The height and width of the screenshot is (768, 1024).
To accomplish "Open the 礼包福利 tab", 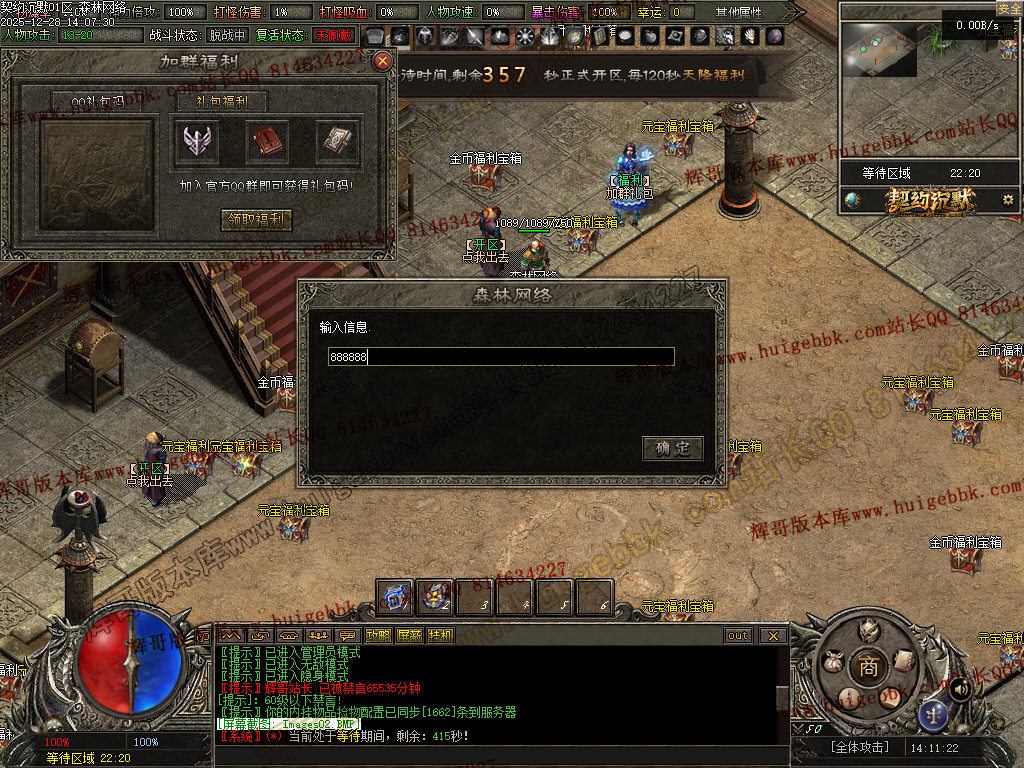I will click(x=210, y=101).
